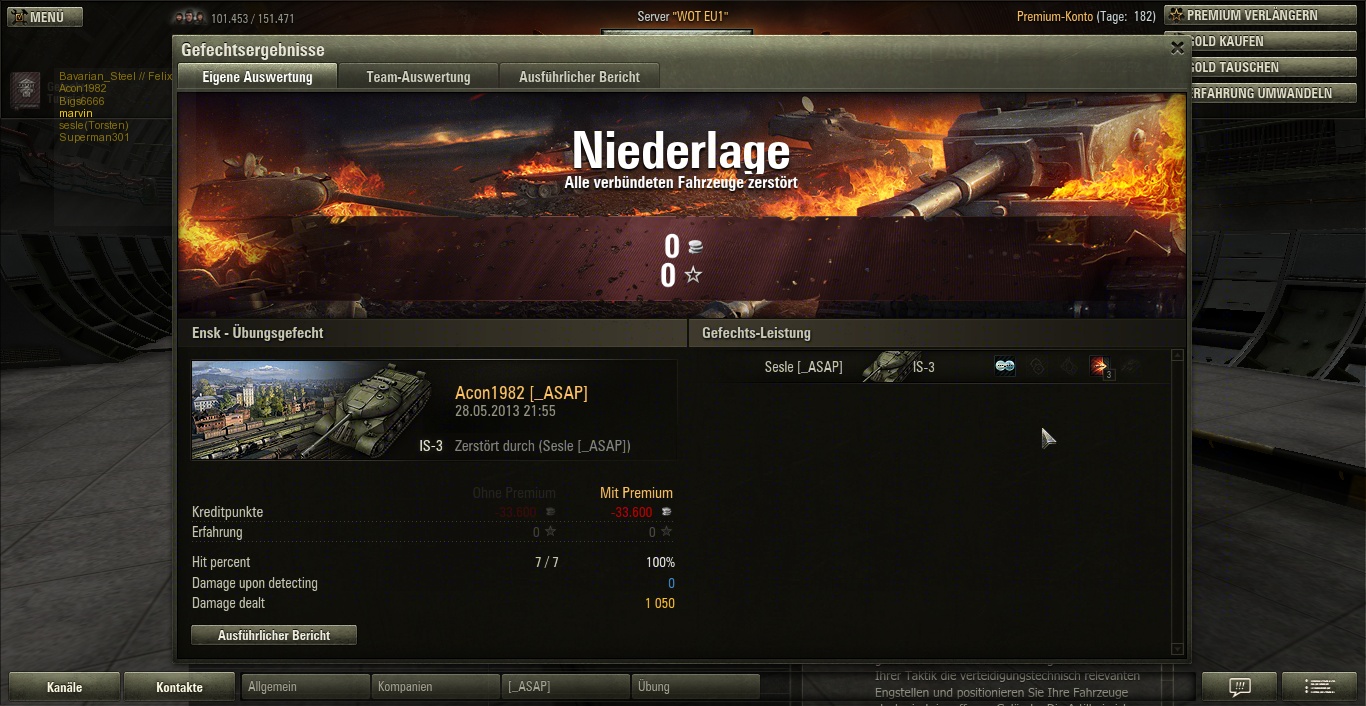Open the Menü button

tap(45, 17)
